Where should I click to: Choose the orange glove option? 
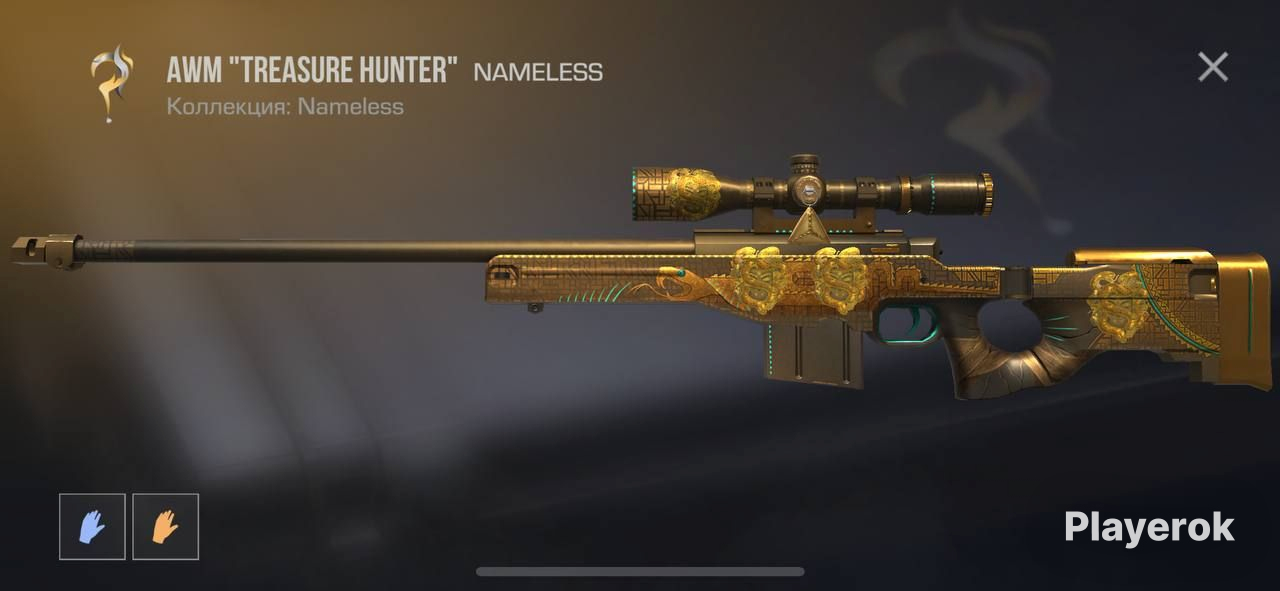coord(165,526)
